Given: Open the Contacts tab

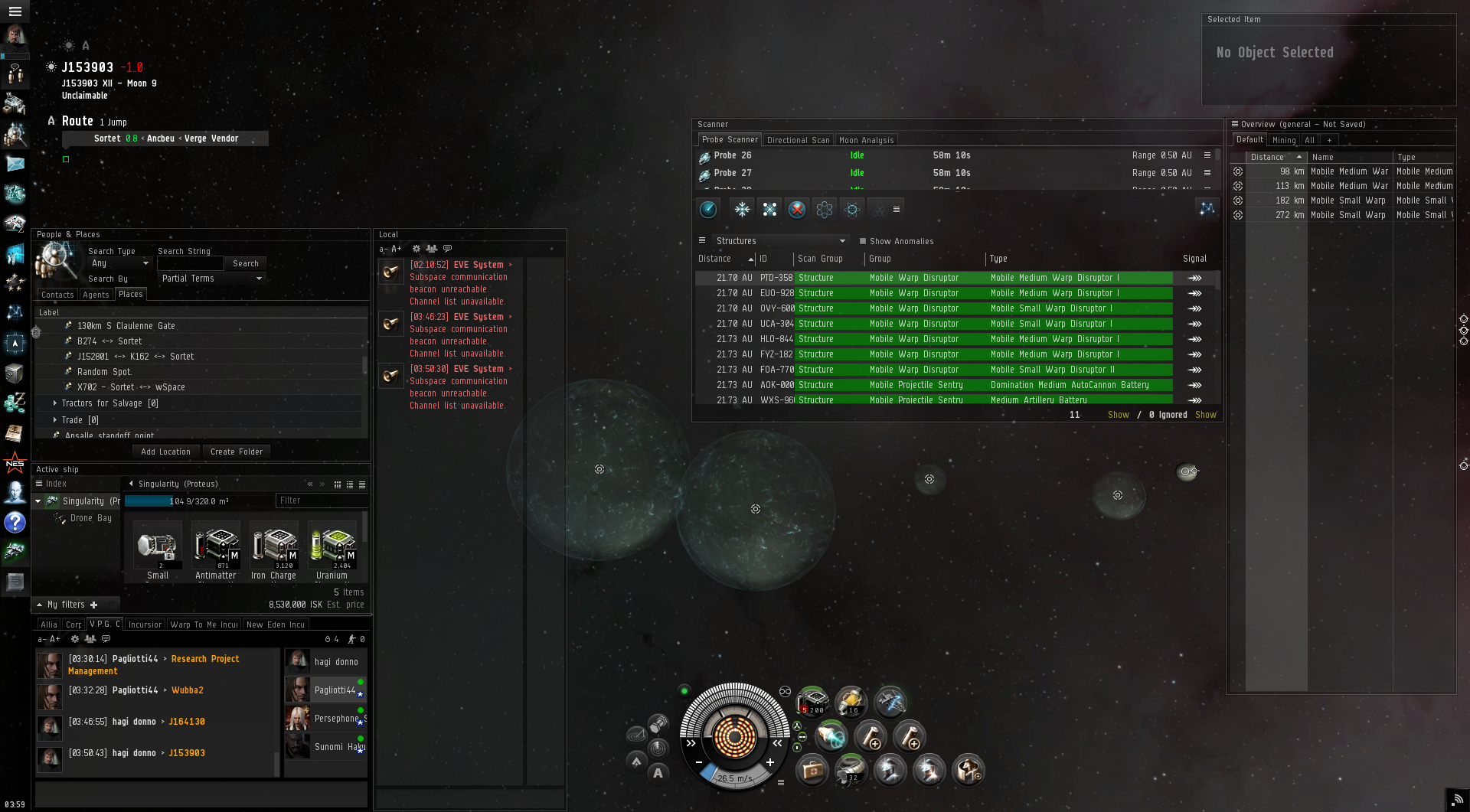Looking at the screenshot, I should (57, 295).
